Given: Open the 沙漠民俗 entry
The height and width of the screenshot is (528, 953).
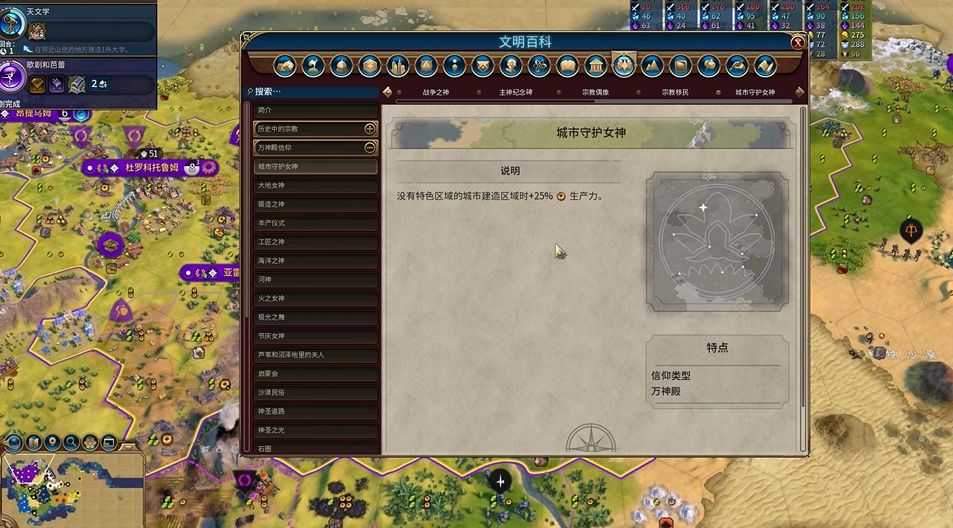Looking at the screenshot, I should tap(315, 393).
